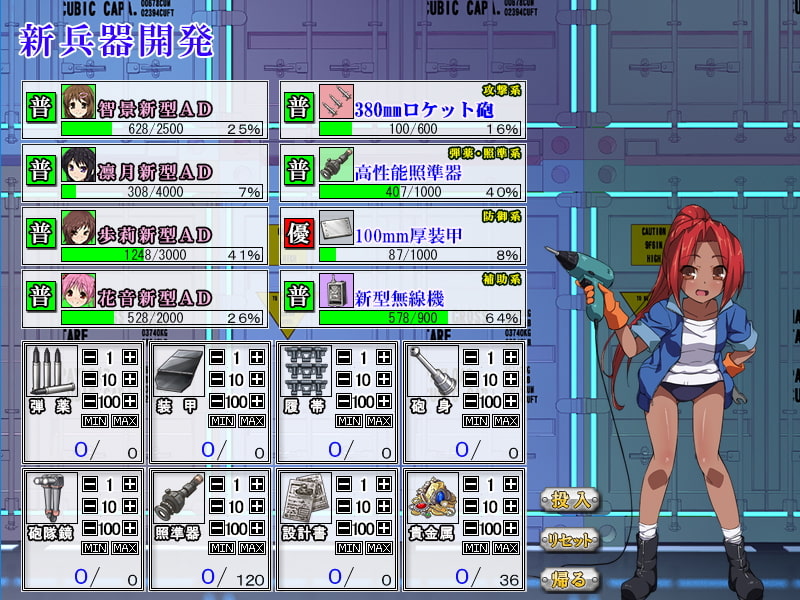Set 設計書 blueprint amount to MAX
This screenshot has width=800, height=600.
(x=379, y=548)
